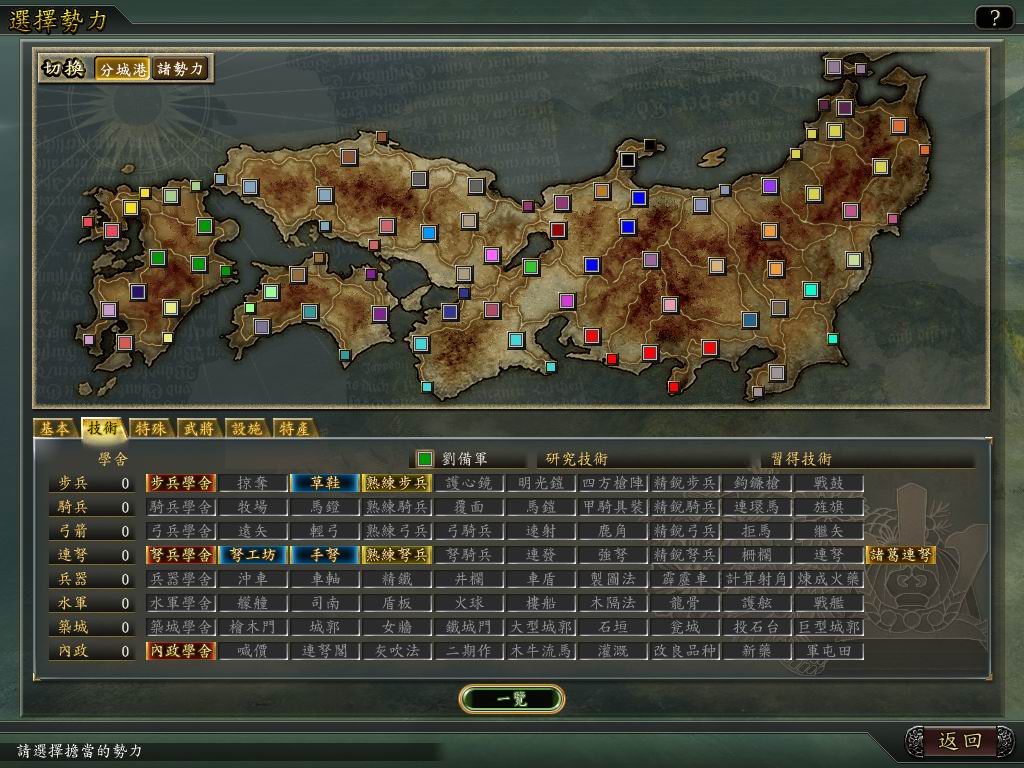Screen dimensions: 1024x768
Task: Select the black faction square on map
Action: tap(628, 159)
